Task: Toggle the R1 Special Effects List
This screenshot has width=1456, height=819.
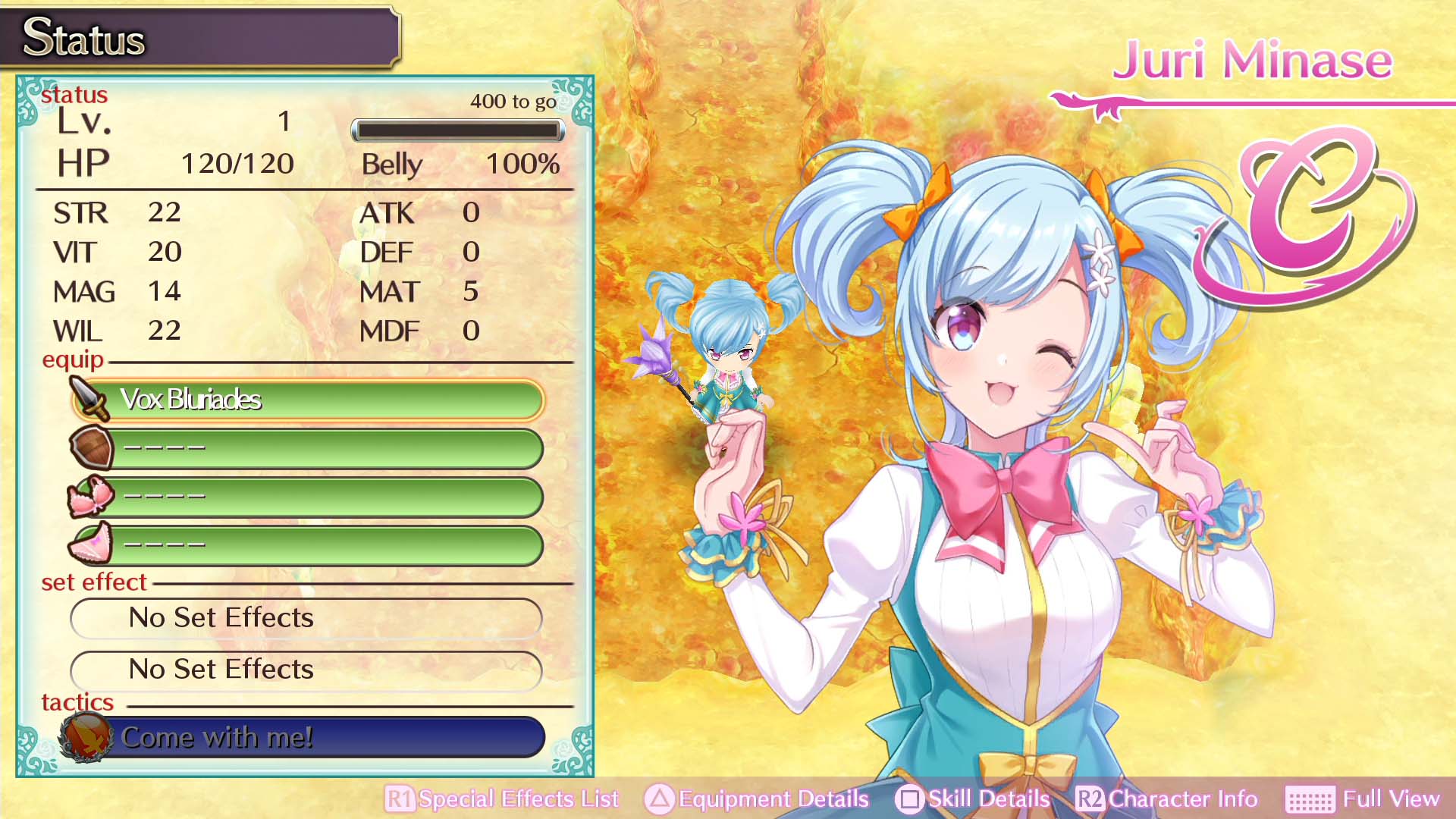Action: click(399, 799)
